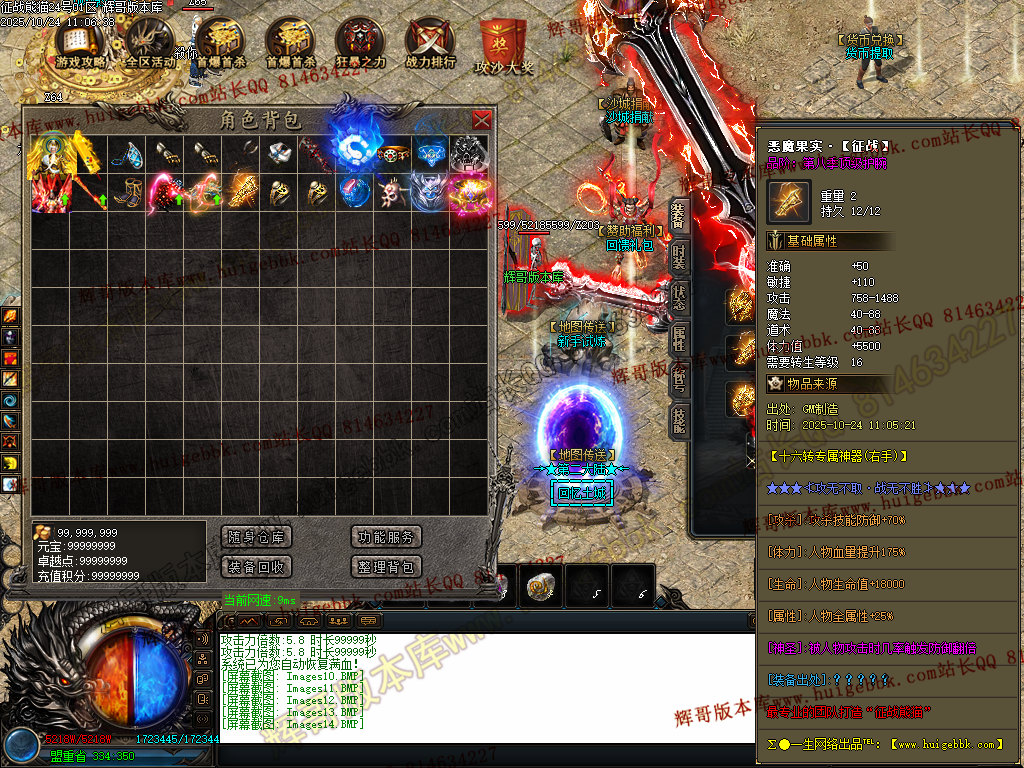Open 游戏攻略 game guide
Image resolution: width=1024 pixels, height=768 pixels.
[x=80, y=46]
